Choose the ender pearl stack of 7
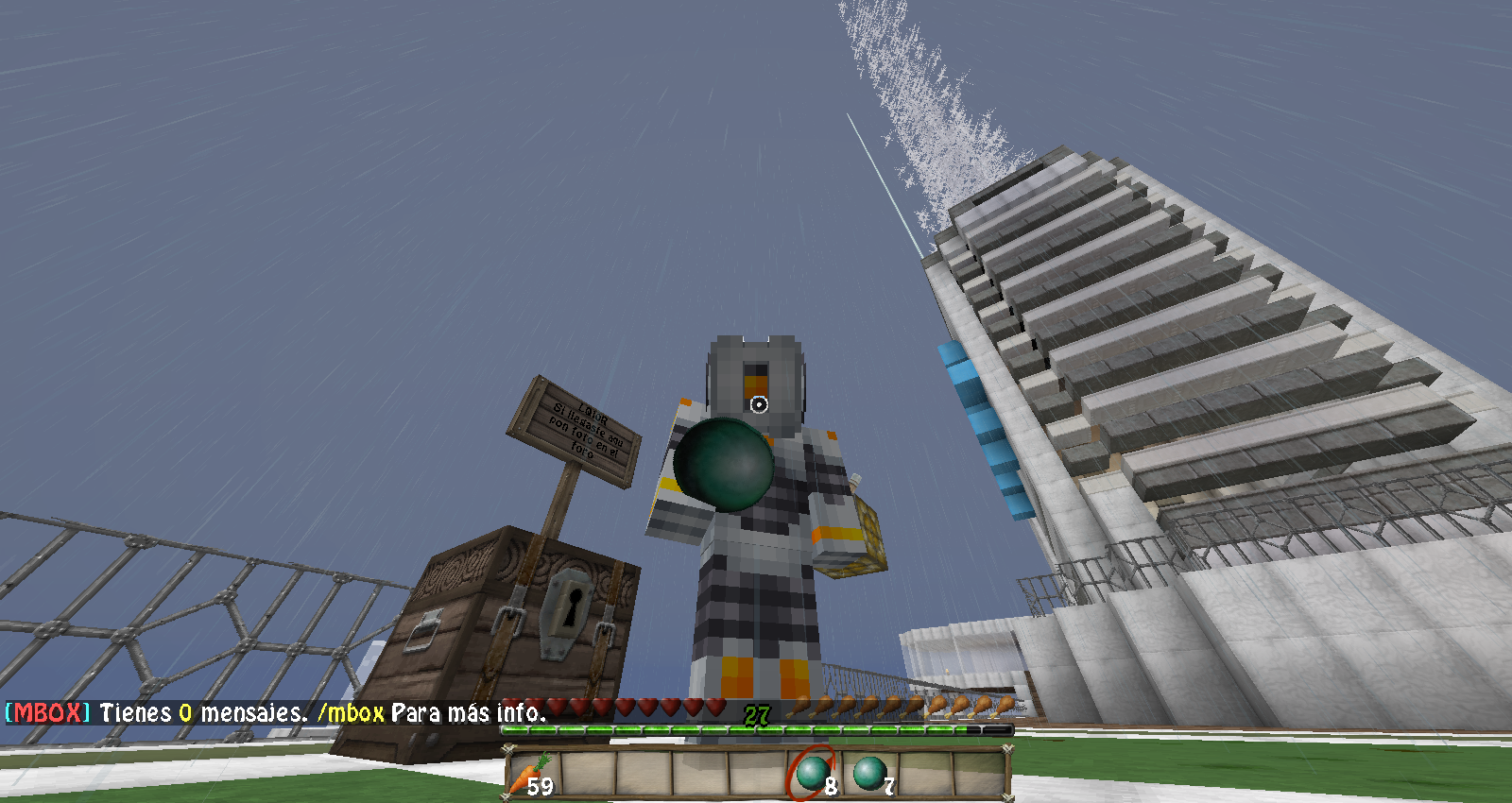The width and height of the screenshot is (1512, 803). coord(869,774)
